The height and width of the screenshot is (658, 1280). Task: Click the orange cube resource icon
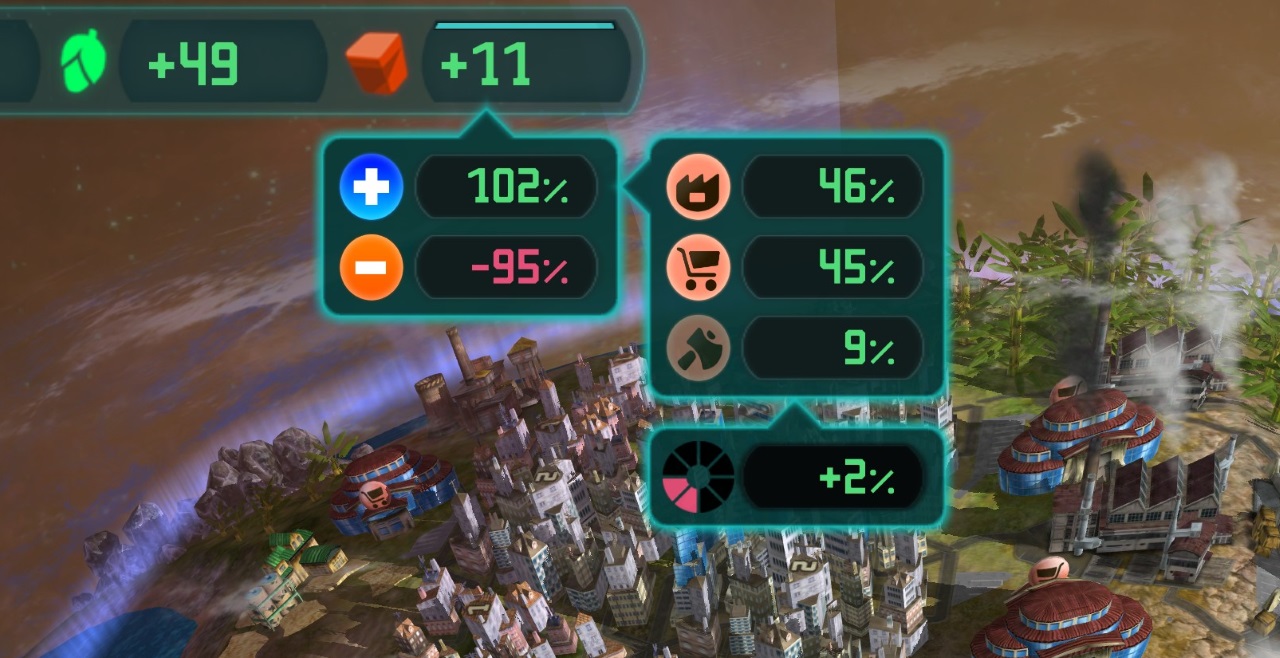377,62
